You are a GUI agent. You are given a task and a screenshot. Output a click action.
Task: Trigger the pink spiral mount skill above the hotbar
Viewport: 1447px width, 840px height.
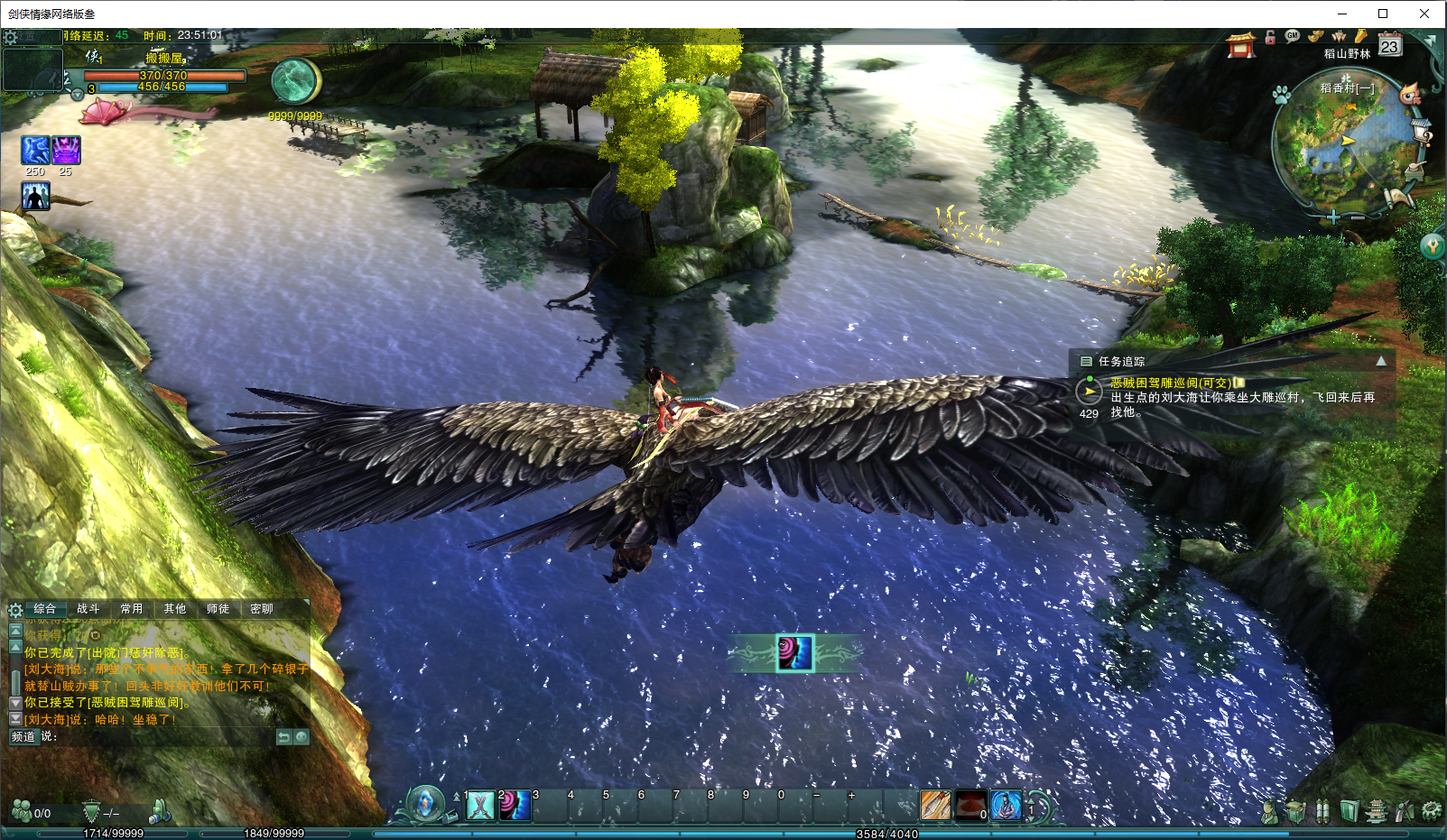(795, 653)
